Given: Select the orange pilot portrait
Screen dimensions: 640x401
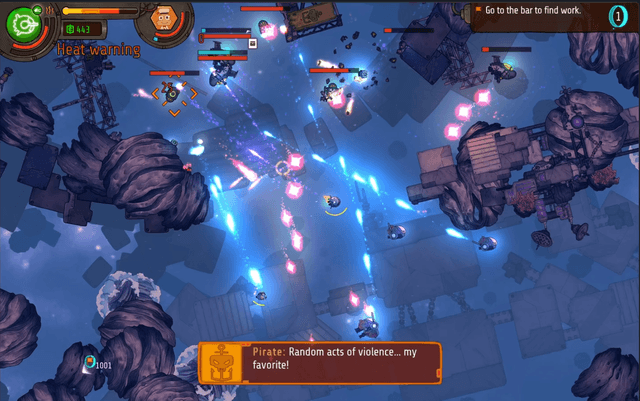Looking at the screenshot, I should 165,17.
